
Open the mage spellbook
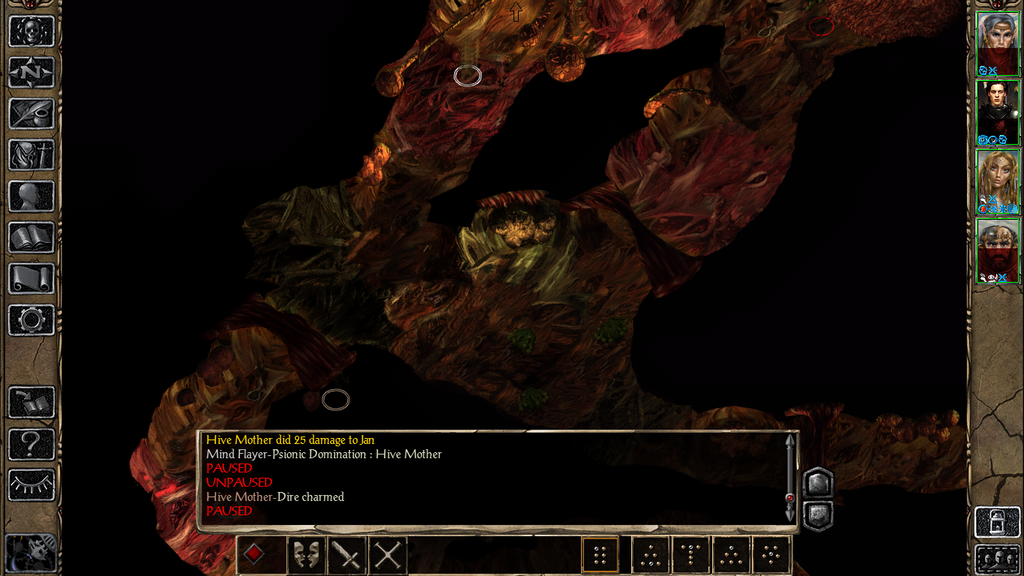coord(31,237)
